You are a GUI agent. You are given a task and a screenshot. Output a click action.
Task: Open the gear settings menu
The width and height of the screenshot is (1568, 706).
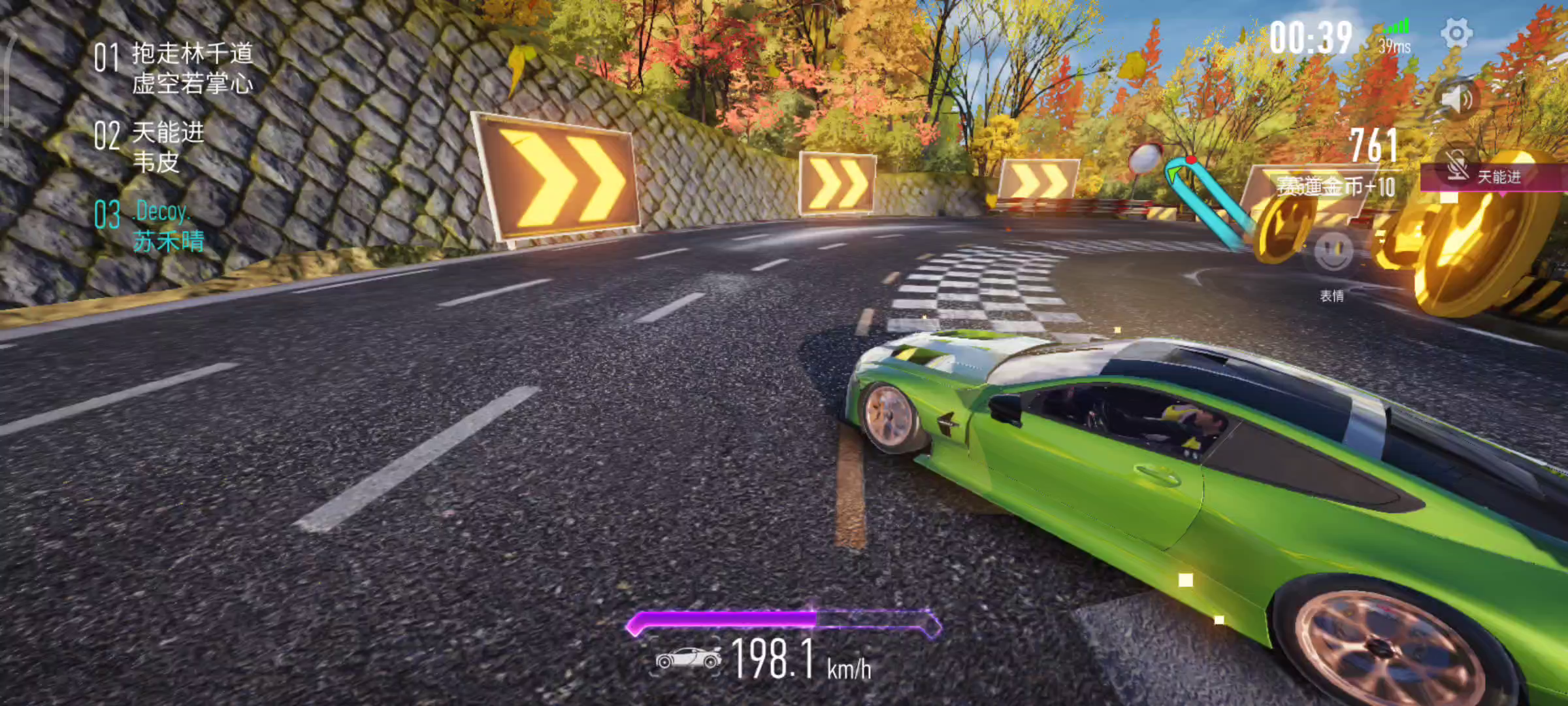coord(1456,33)
